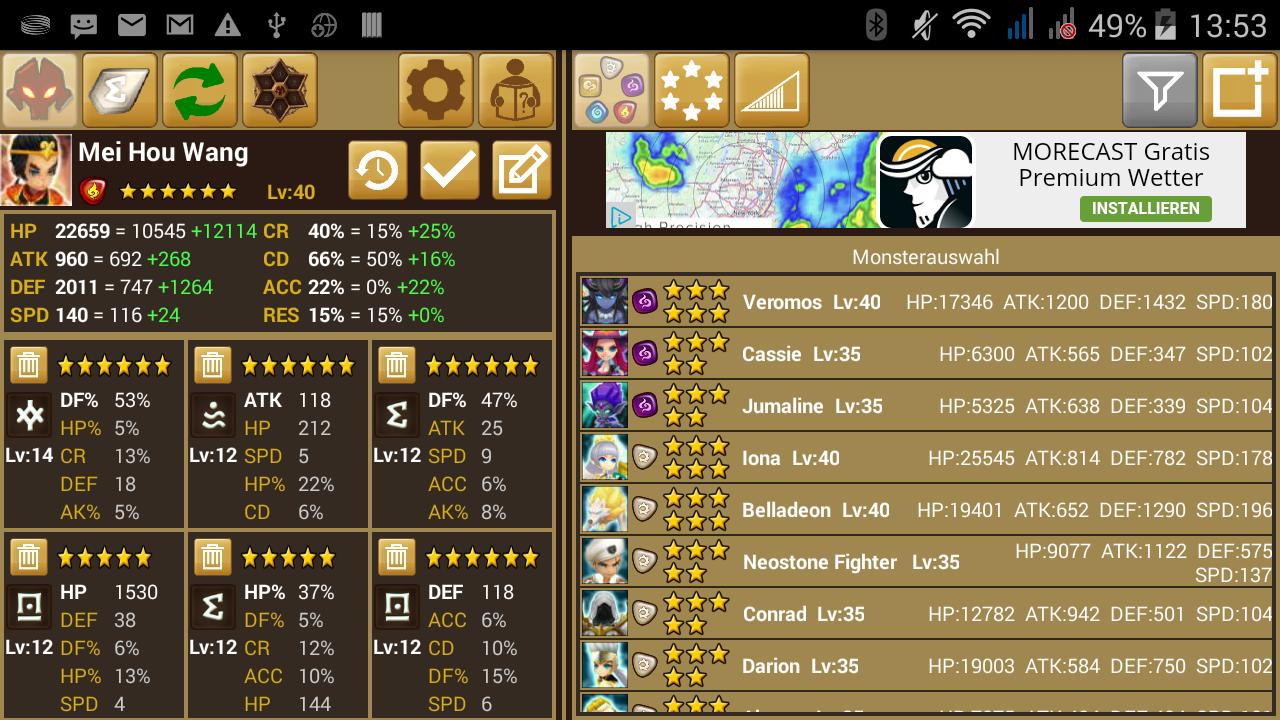Viewport: 1280px width, 720px height.
Task: Open the filter funnel button
Action: click(1160, 91)
